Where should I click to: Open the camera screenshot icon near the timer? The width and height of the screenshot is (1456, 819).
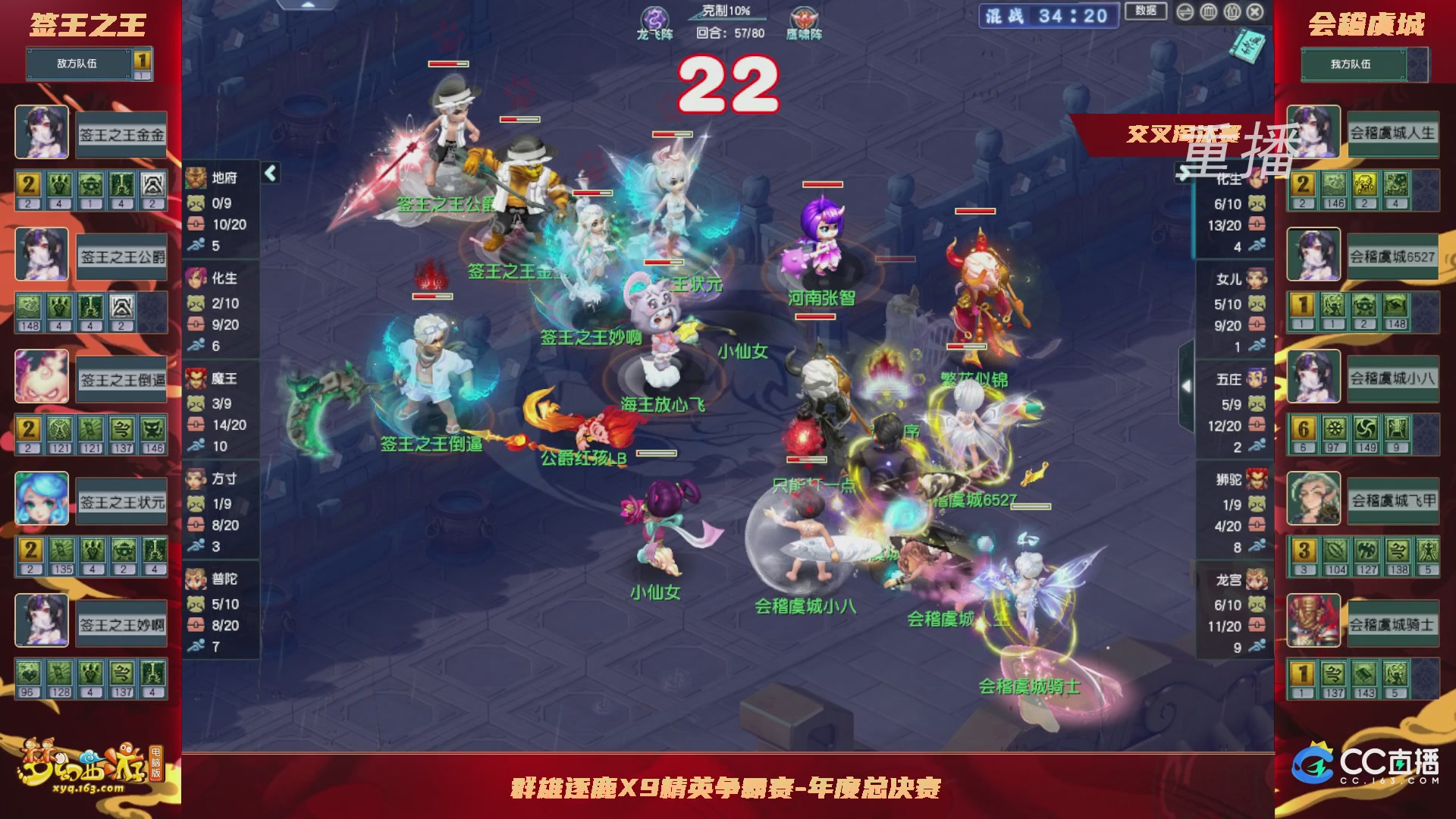[x=1231, y=11]
